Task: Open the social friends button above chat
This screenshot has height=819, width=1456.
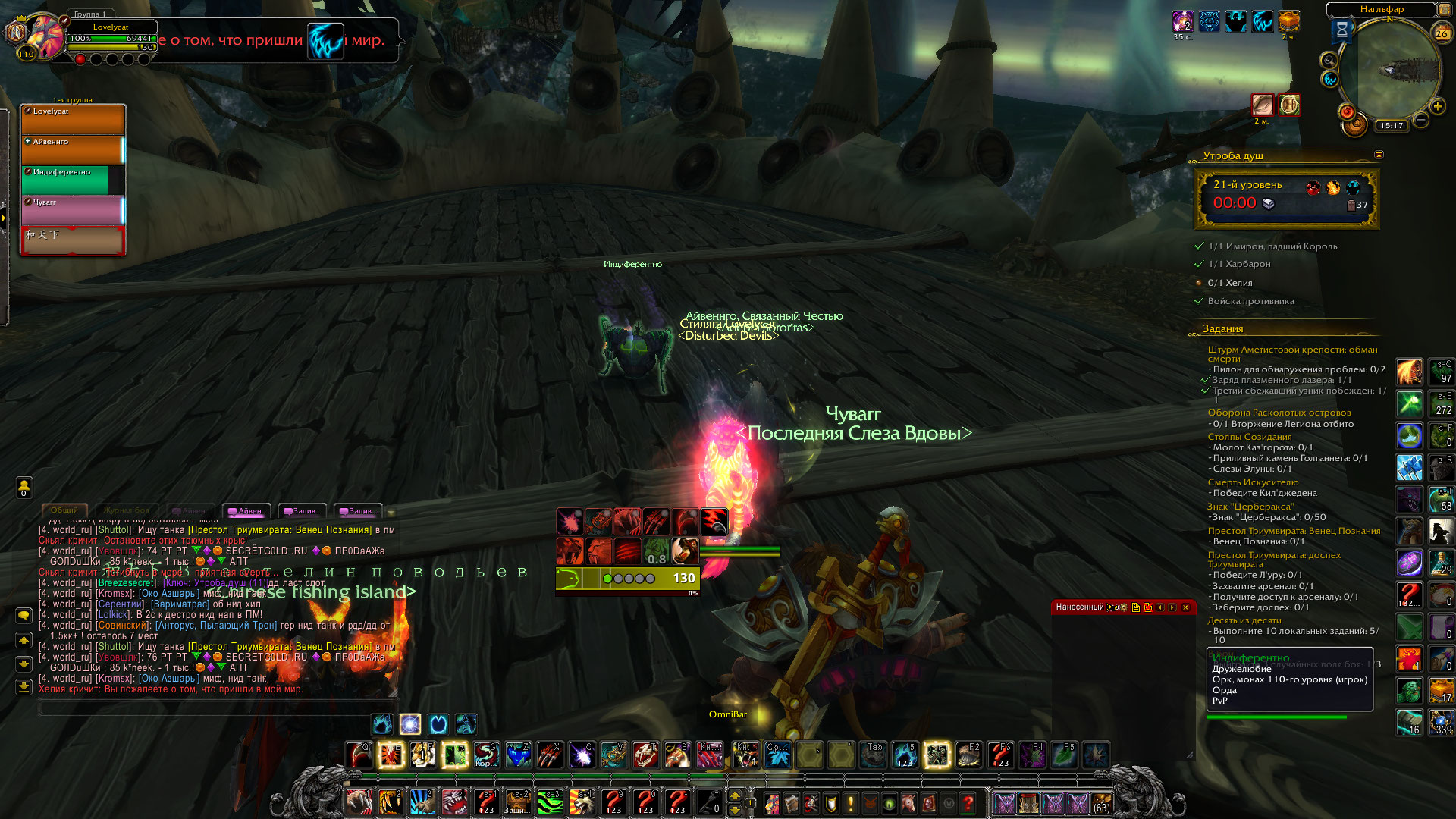Action: pyautogui.click(x=24, y=487)
